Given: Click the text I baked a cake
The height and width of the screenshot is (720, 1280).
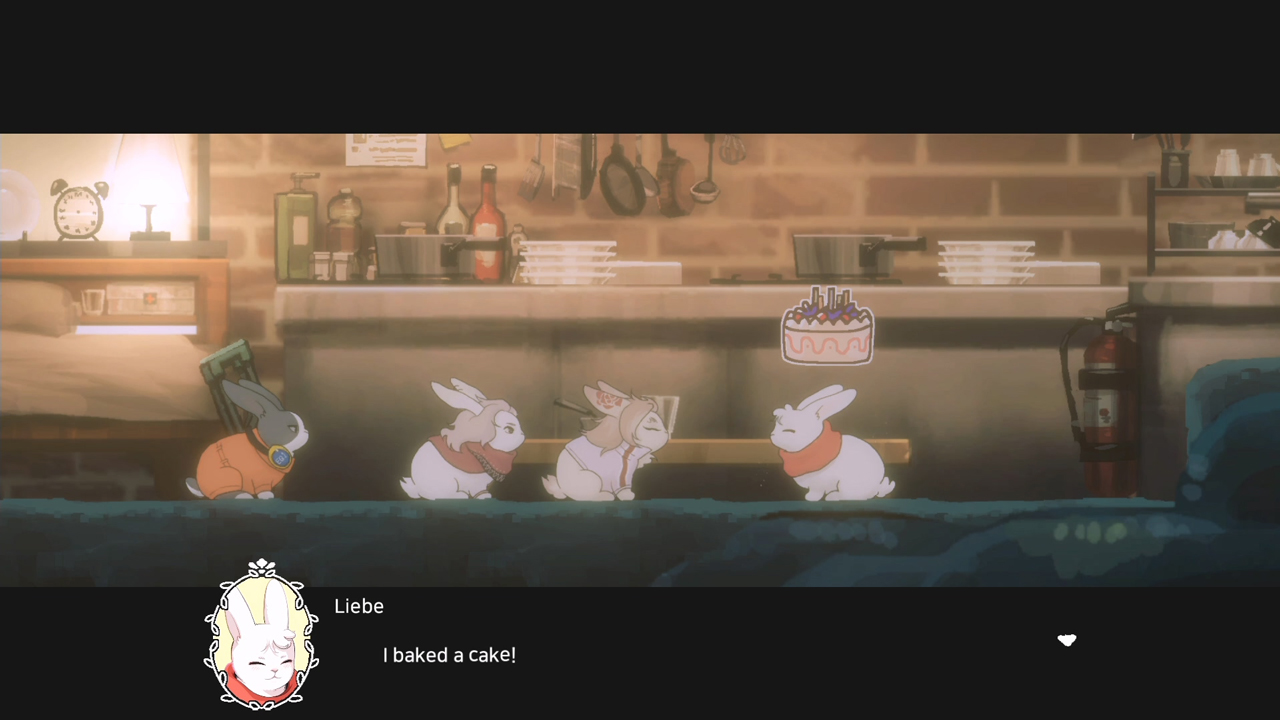Looking at the screenshot, I should [448, 655].
